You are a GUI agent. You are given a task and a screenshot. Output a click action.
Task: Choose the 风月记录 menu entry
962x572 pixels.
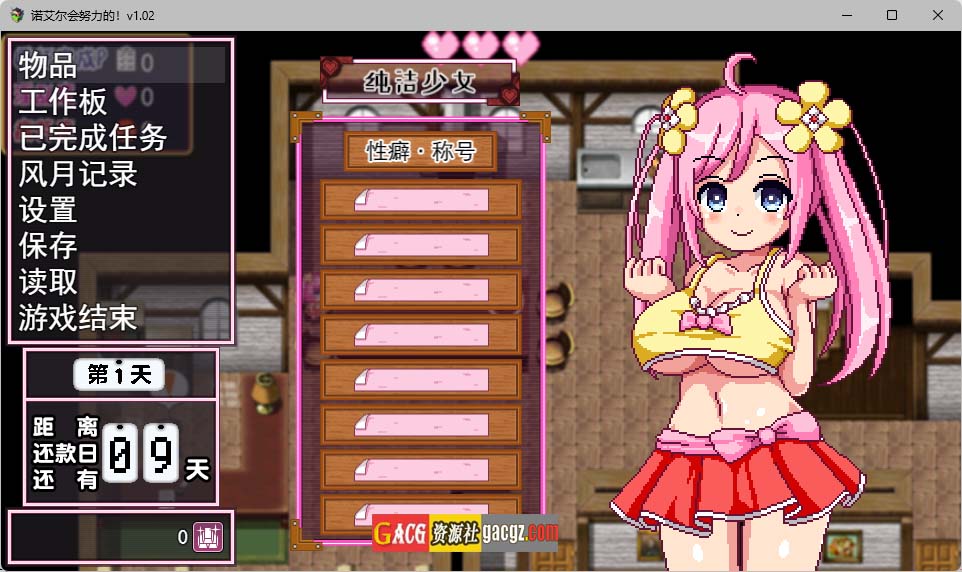coord(78,174)
